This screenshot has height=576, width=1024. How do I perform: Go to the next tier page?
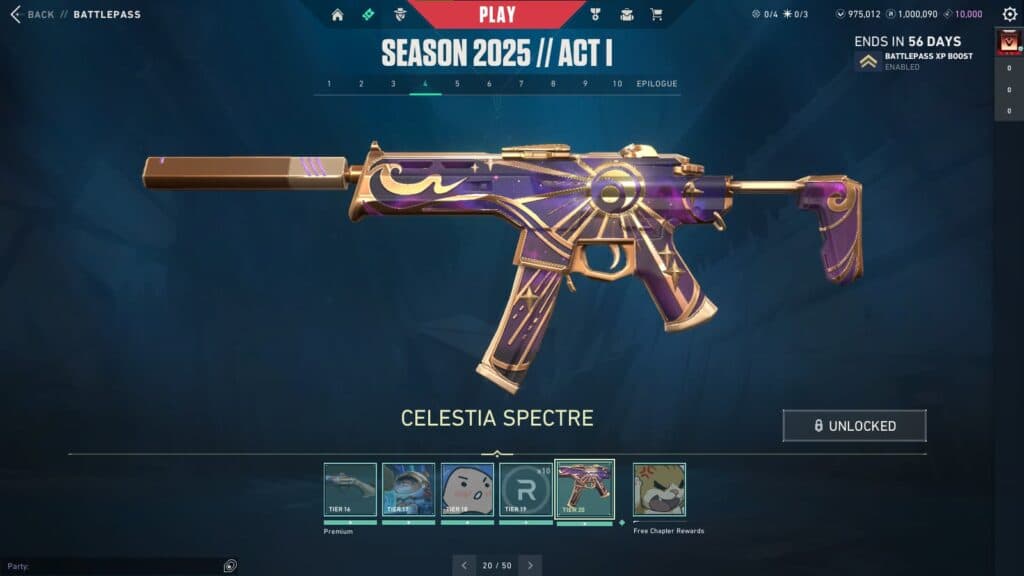click(530, 565)
